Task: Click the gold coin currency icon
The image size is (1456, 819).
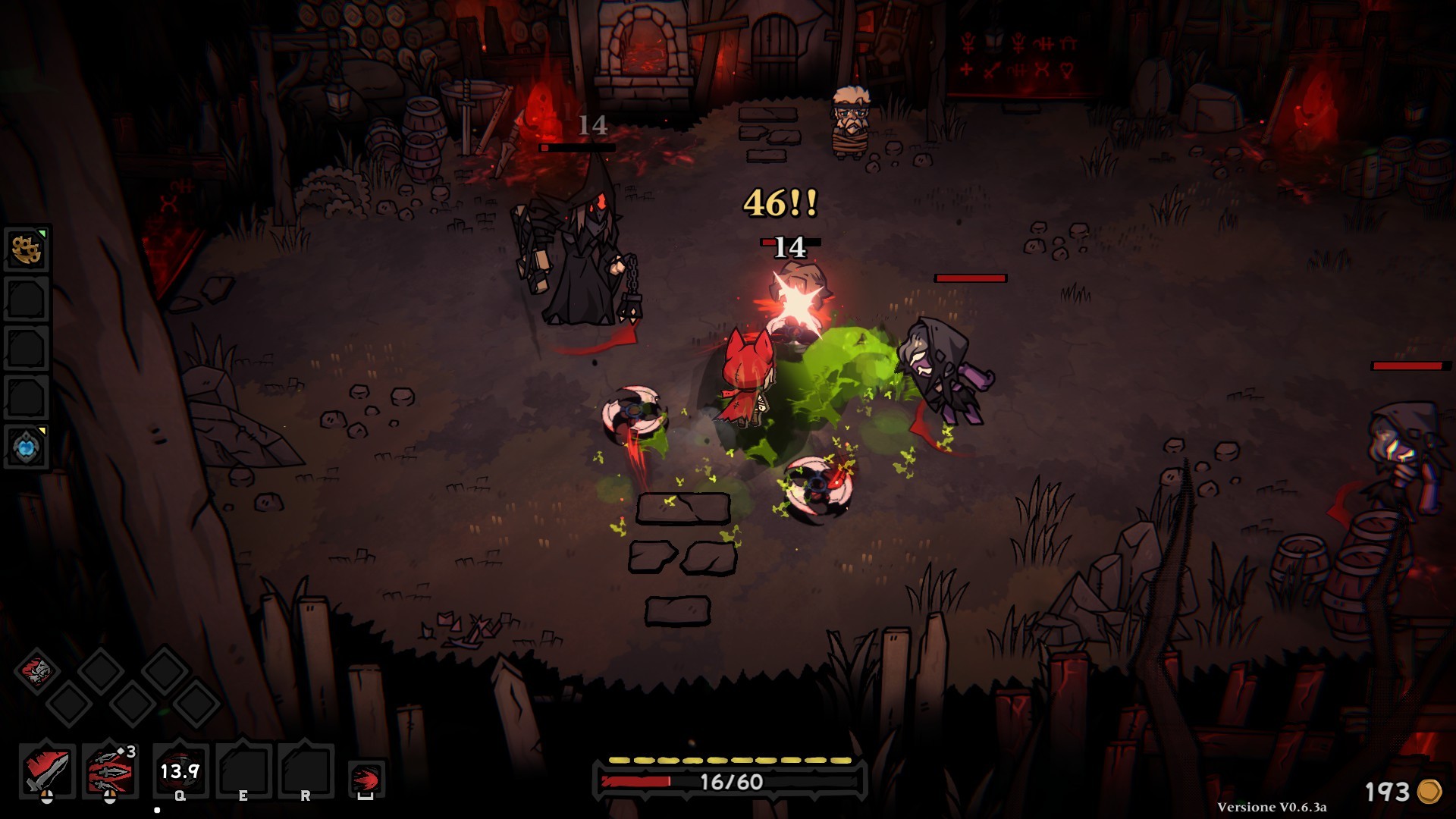Action: point(1429,792)
